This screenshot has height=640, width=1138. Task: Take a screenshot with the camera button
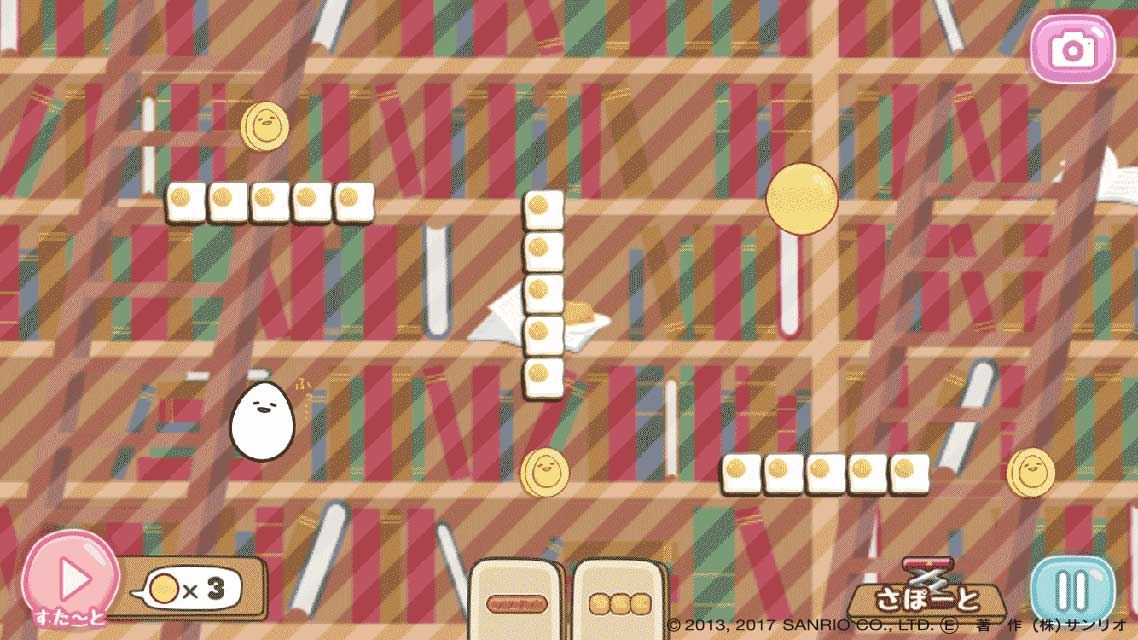(1072, 48)
